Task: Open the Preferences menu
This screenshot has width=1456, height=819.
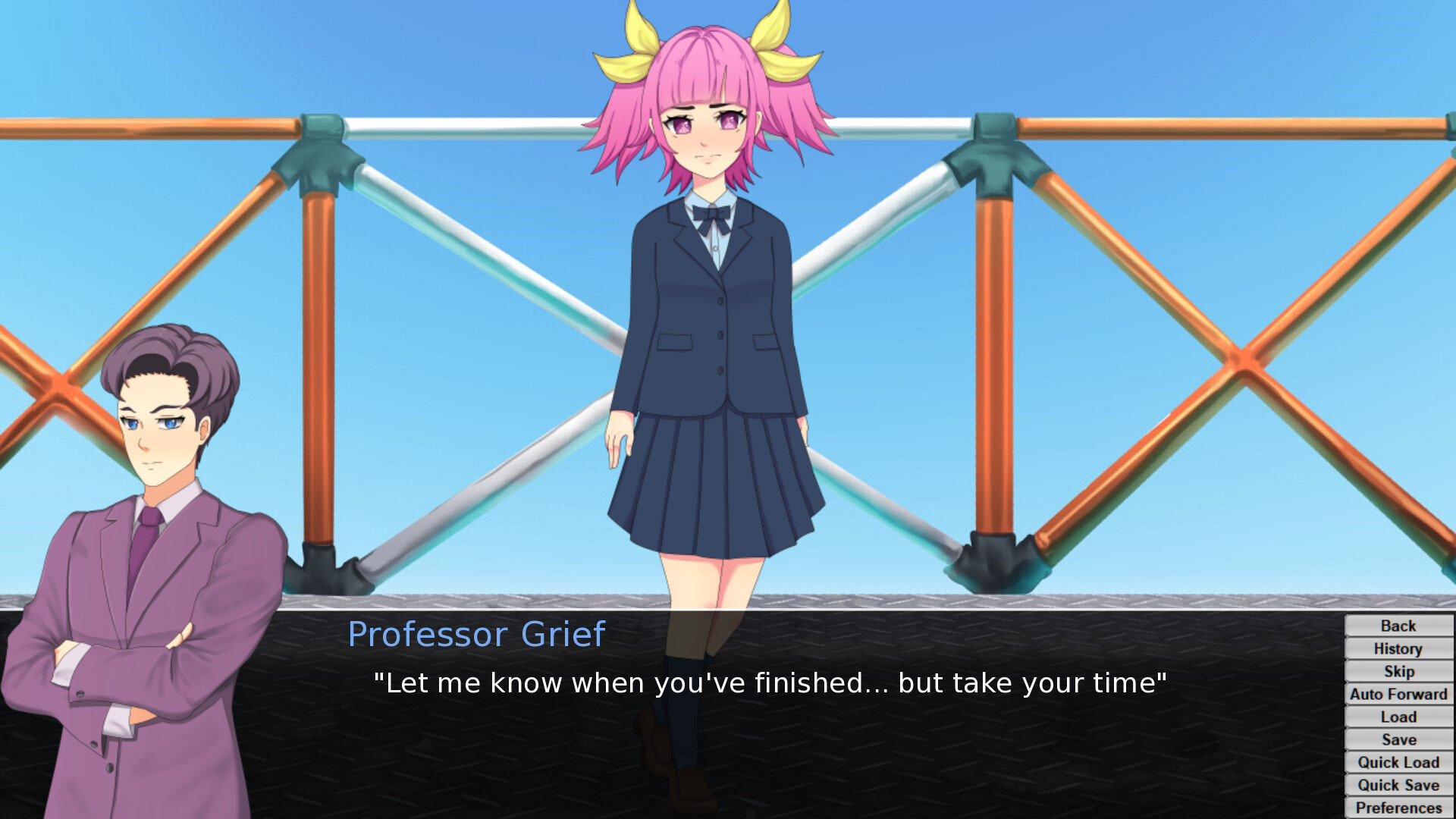Action: tap(1398, 806)
